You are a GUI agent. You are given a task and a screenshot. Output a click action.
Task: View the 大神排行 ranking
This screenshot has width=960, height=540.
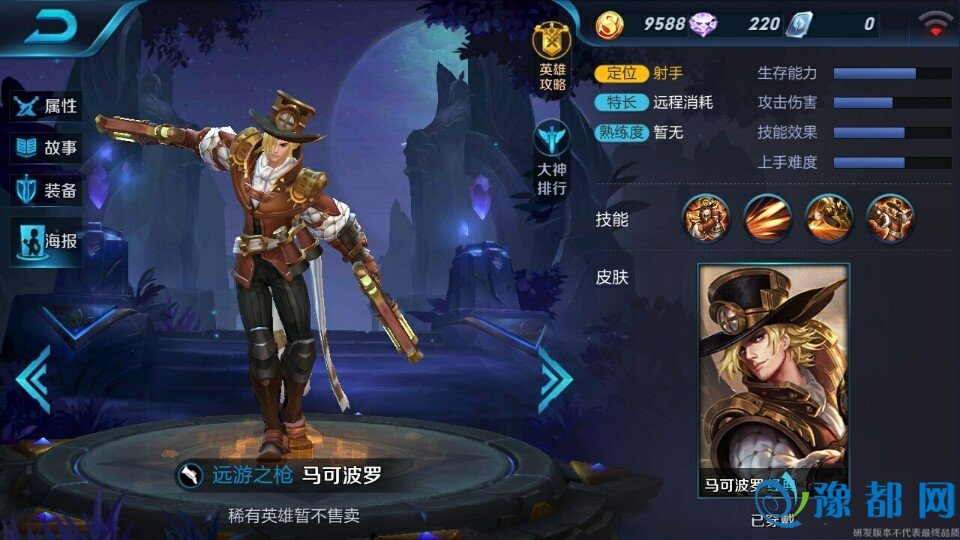(x=552, y=160)
